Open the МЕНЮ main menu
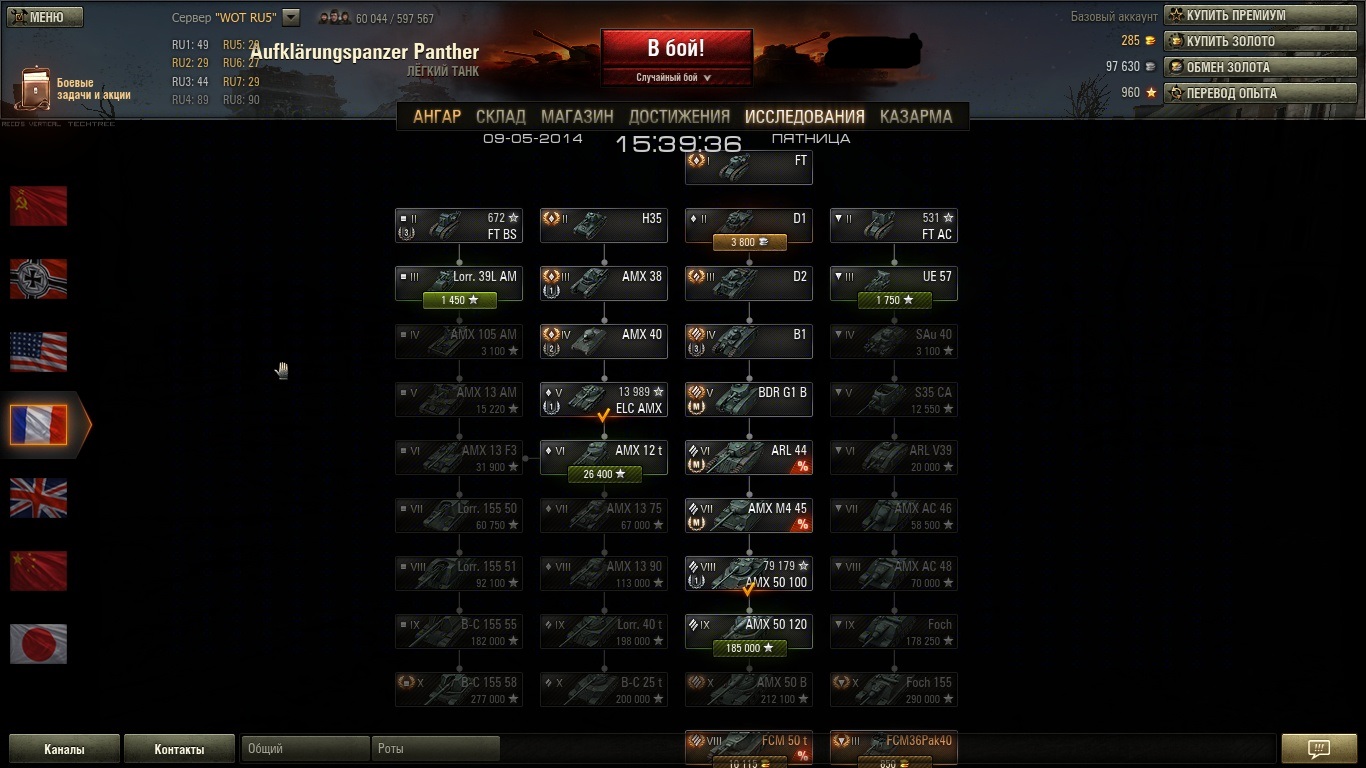Viewport: 1366px width, 768px height. tap(44, 17)
